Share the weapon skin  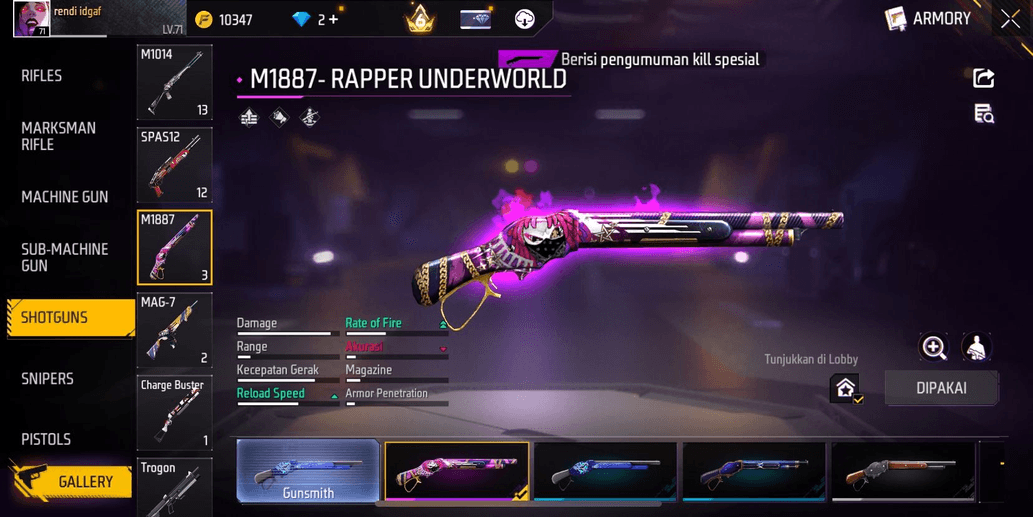click(984, 79)
